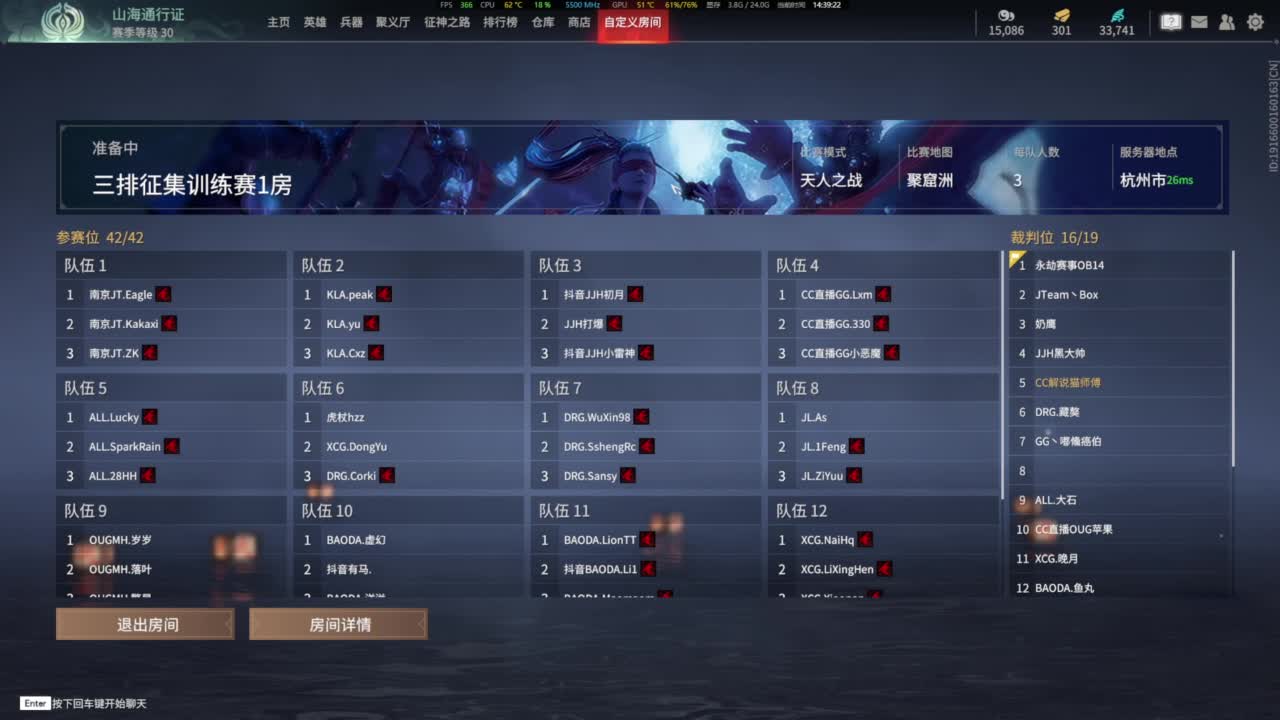Open the help guide book icon
Screen dimensions: 1280x720
point(1170,21)
